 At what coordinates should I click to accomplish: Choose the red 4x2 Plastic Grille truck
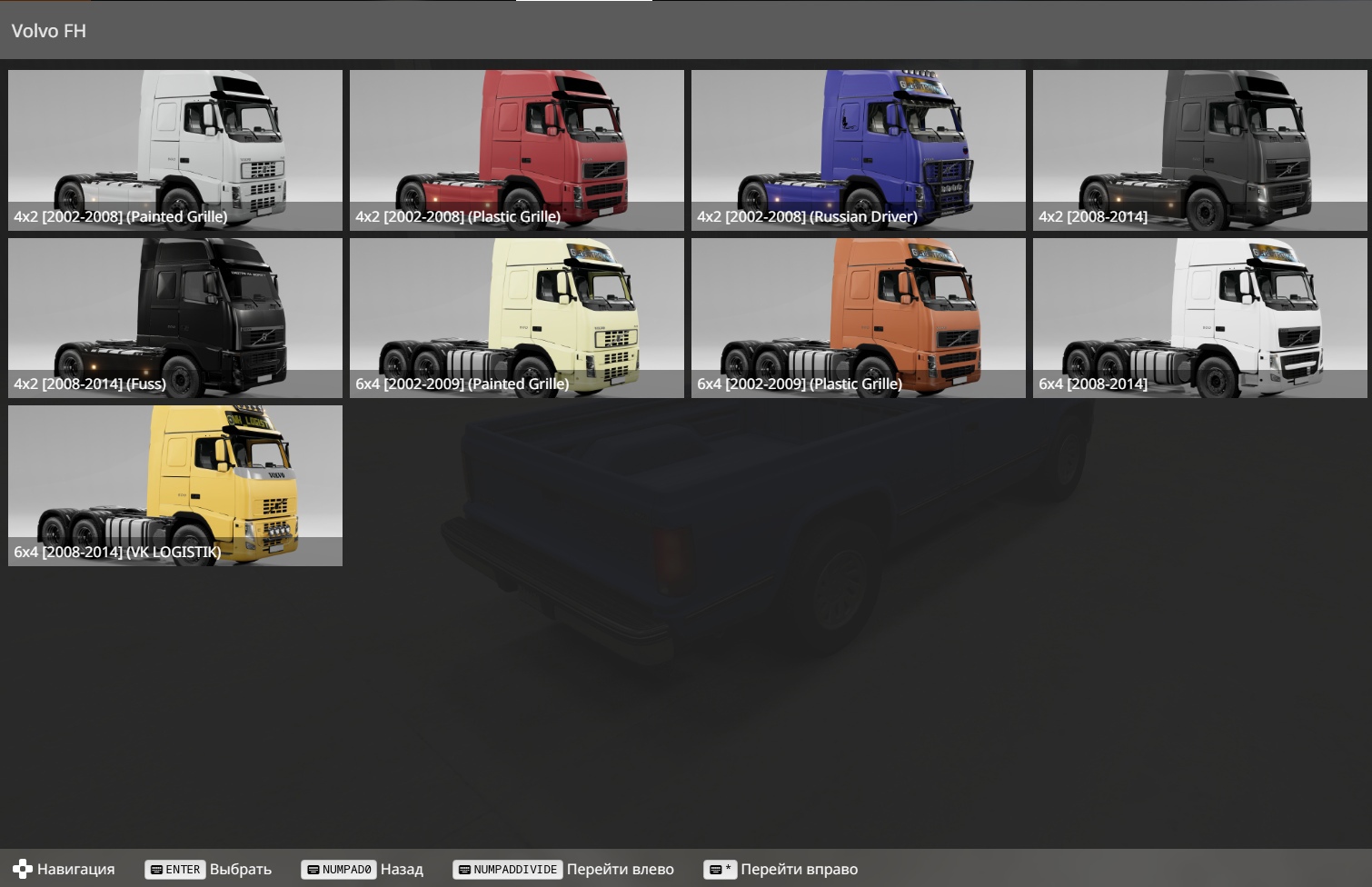tap(516, 150)
